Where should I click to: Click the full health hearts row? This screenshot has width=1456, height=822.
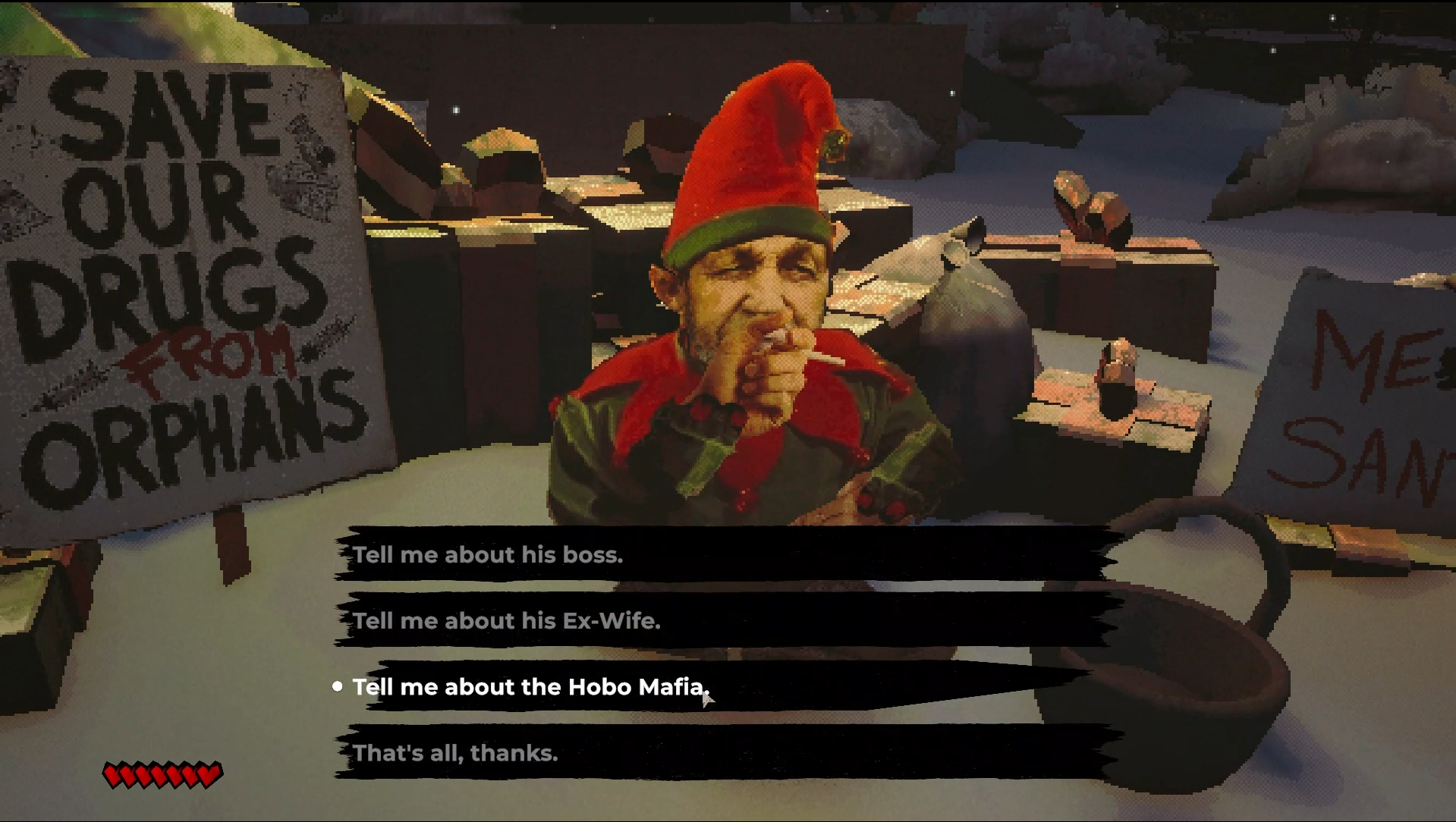pyautogui.click(x=159, y=775)
